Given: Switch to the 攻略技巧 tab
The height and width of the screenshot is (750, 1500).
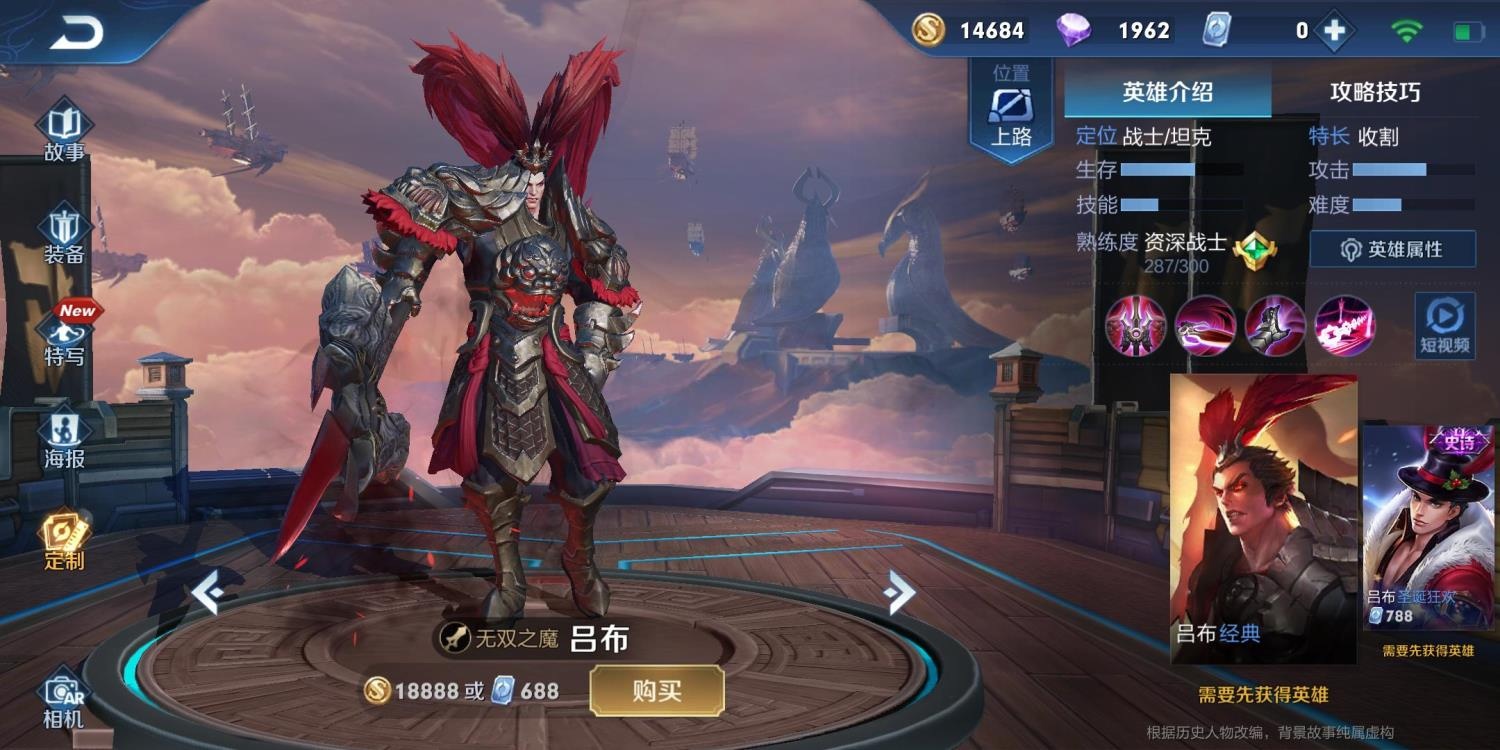Looking at the screenshot, I should coord(1374,93).
